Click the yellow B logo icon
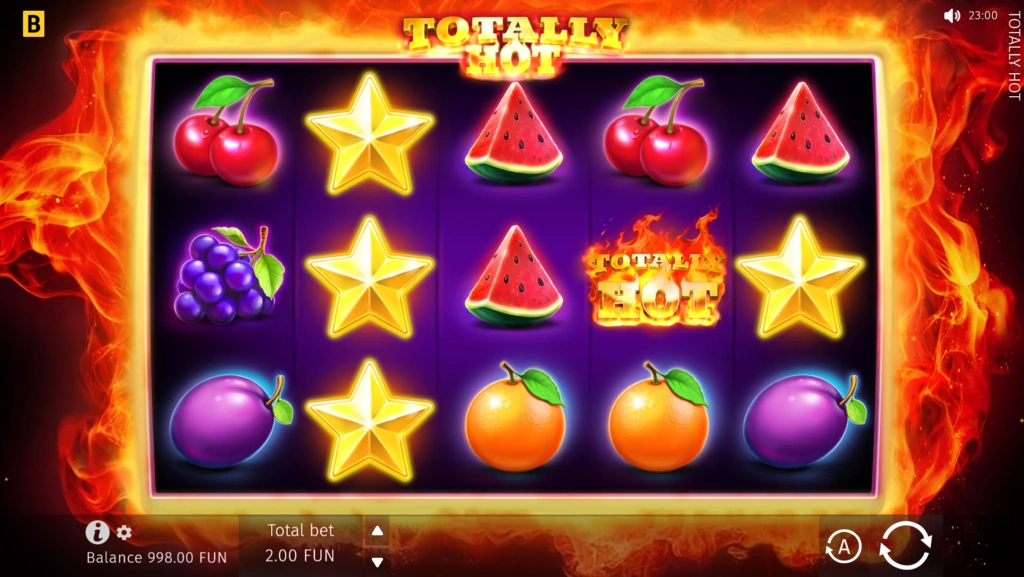 (33, 24)
